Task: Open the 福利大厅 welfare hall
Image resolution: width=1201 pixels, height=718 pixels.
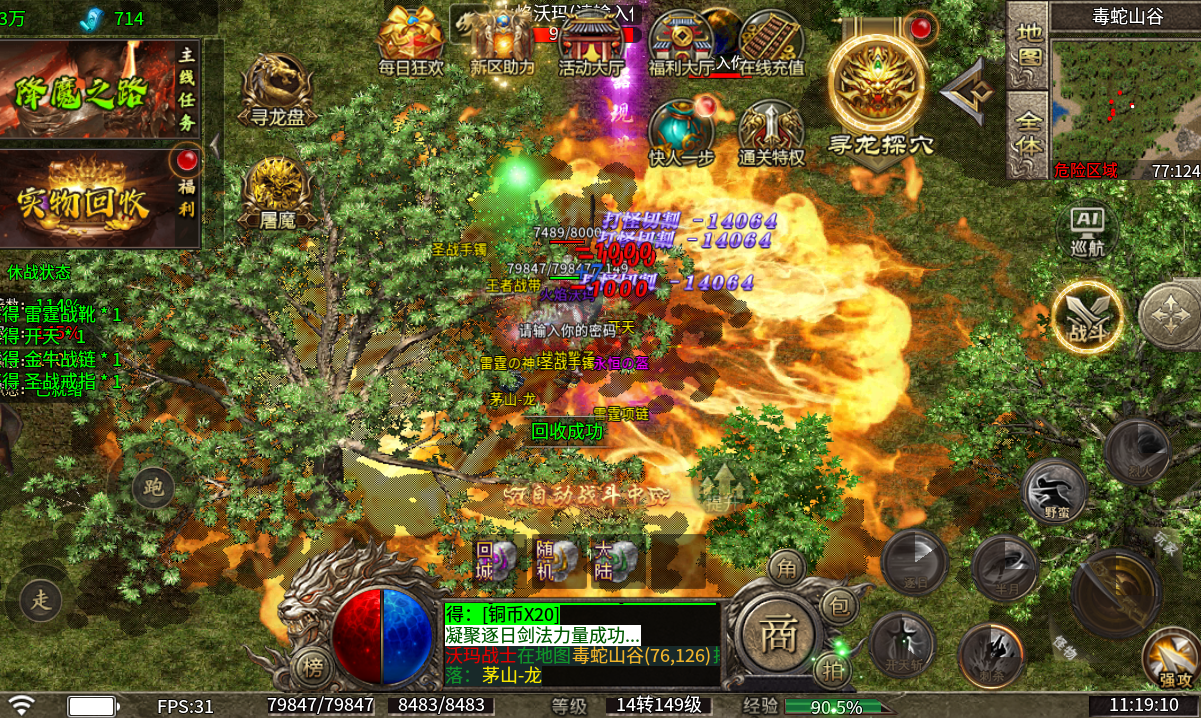Action: click(680, 40)
